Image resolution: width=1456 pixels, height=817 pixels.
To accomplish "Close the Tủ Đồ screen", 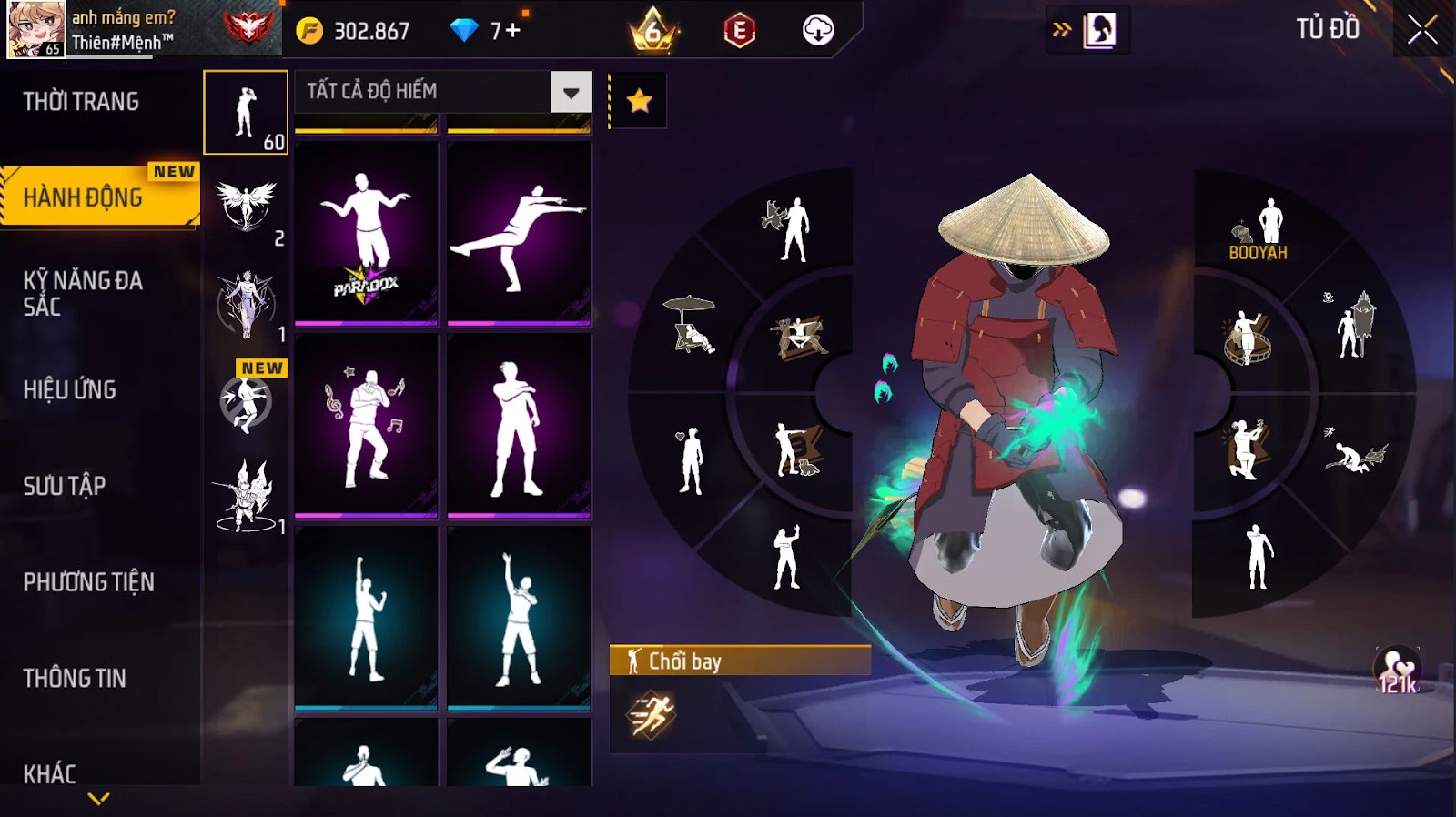I will [x=1422, y=31].
